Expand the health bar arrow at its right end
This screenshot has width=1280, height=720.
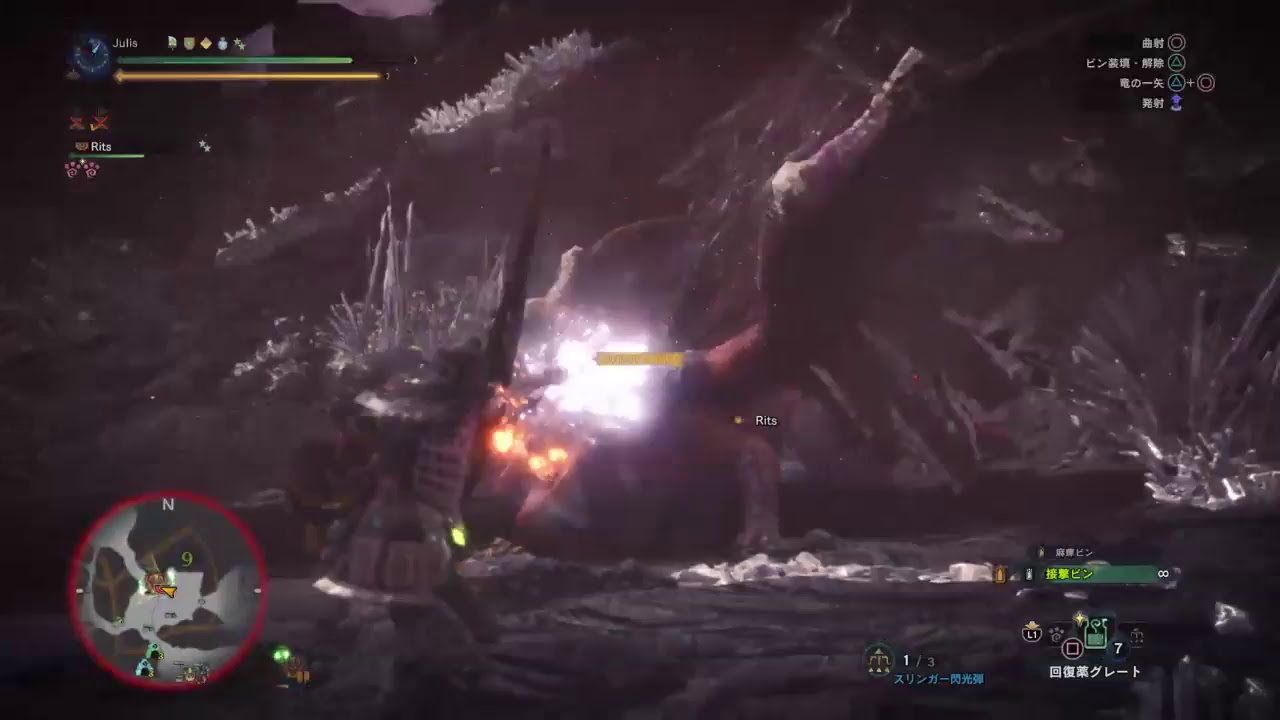(x=415, y=60)
